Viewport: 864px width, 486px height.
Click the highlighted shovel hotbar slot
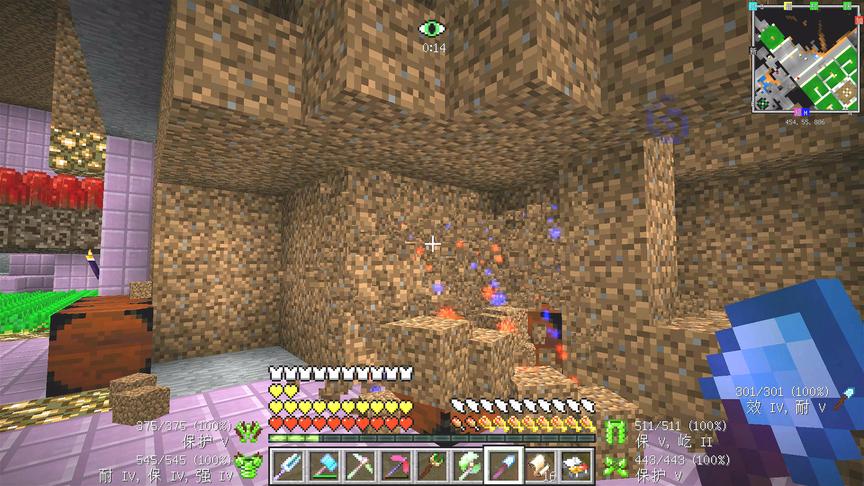coord(504,466)
